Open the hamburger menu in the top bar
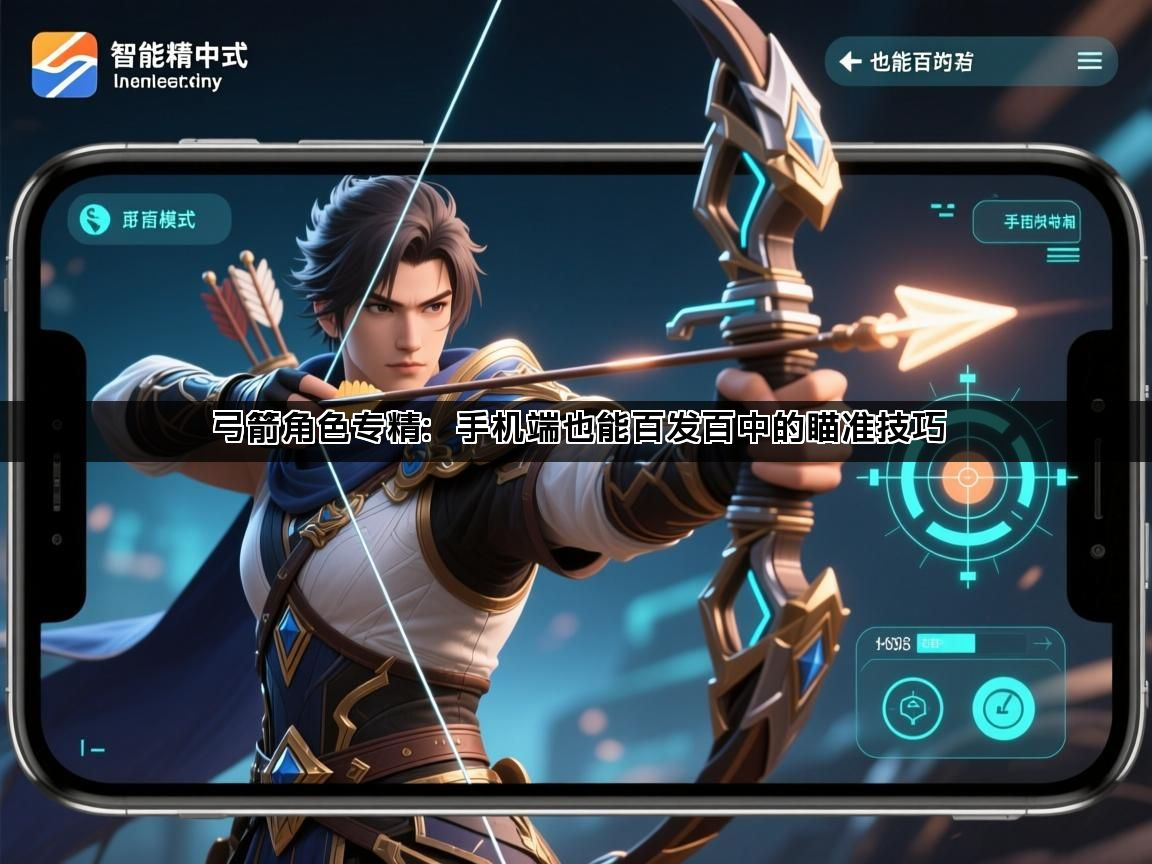 pos(1089,62)
